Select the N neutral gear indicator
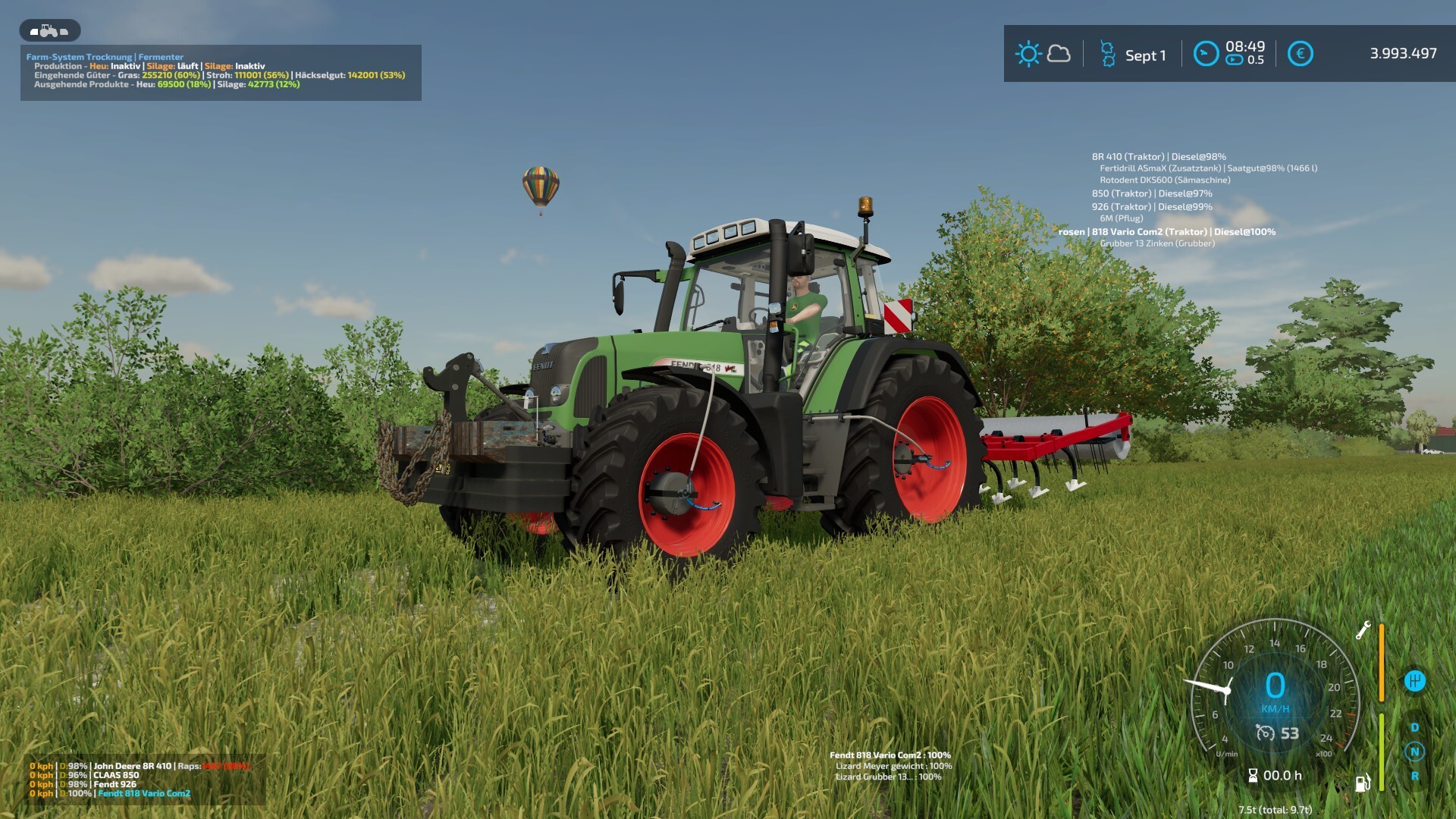This screenshot has width=1456, height=819. [1414, 752]
